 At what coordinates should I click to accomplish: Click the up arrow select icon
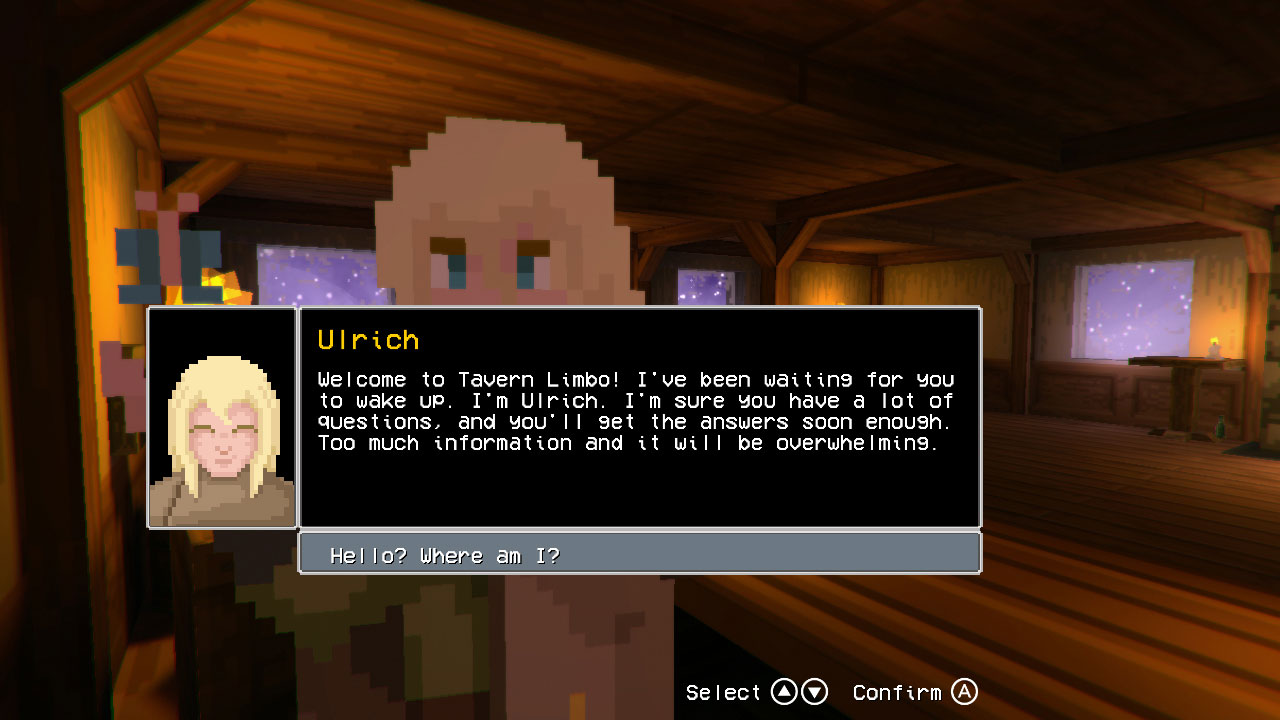[x=785, y=691]
